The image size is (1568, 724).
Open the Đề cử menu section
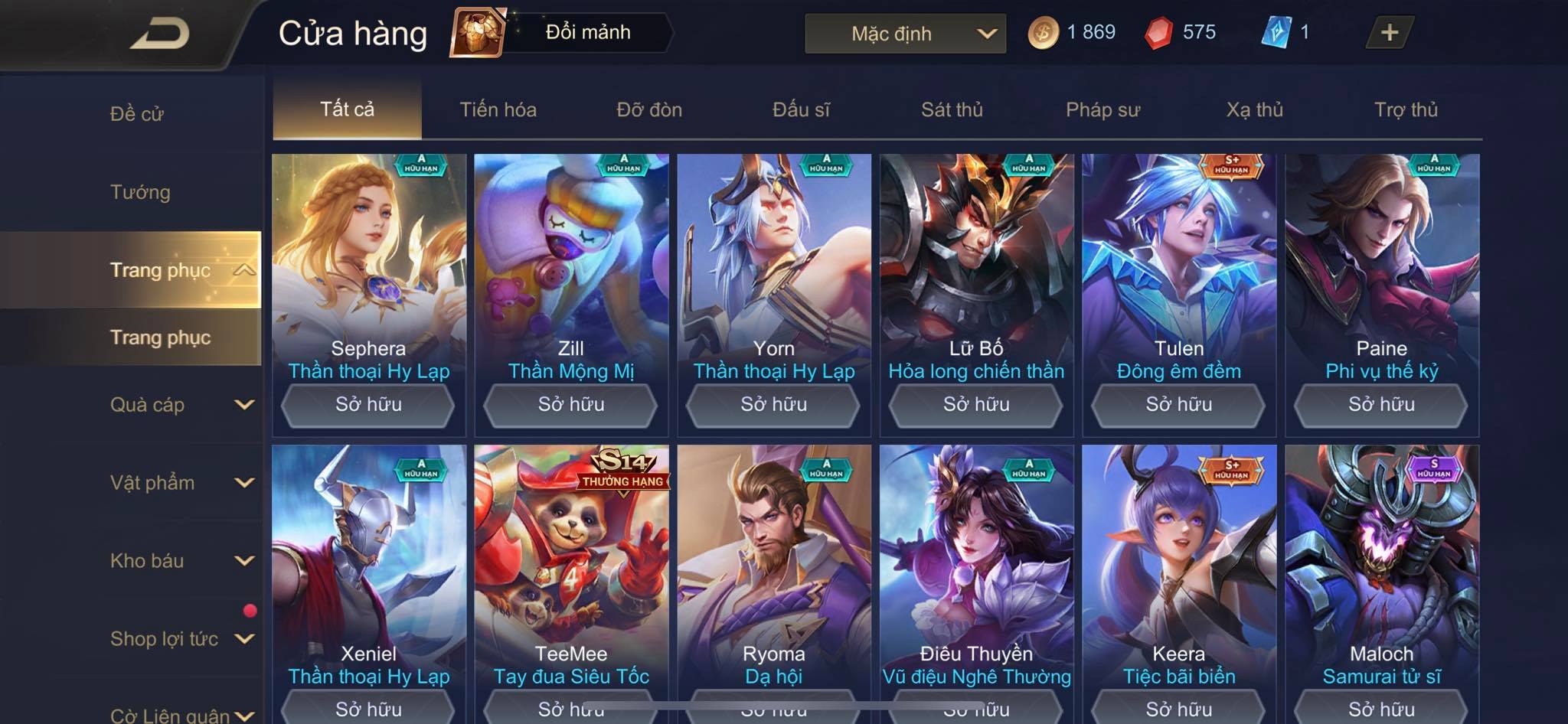coord(137,114)
